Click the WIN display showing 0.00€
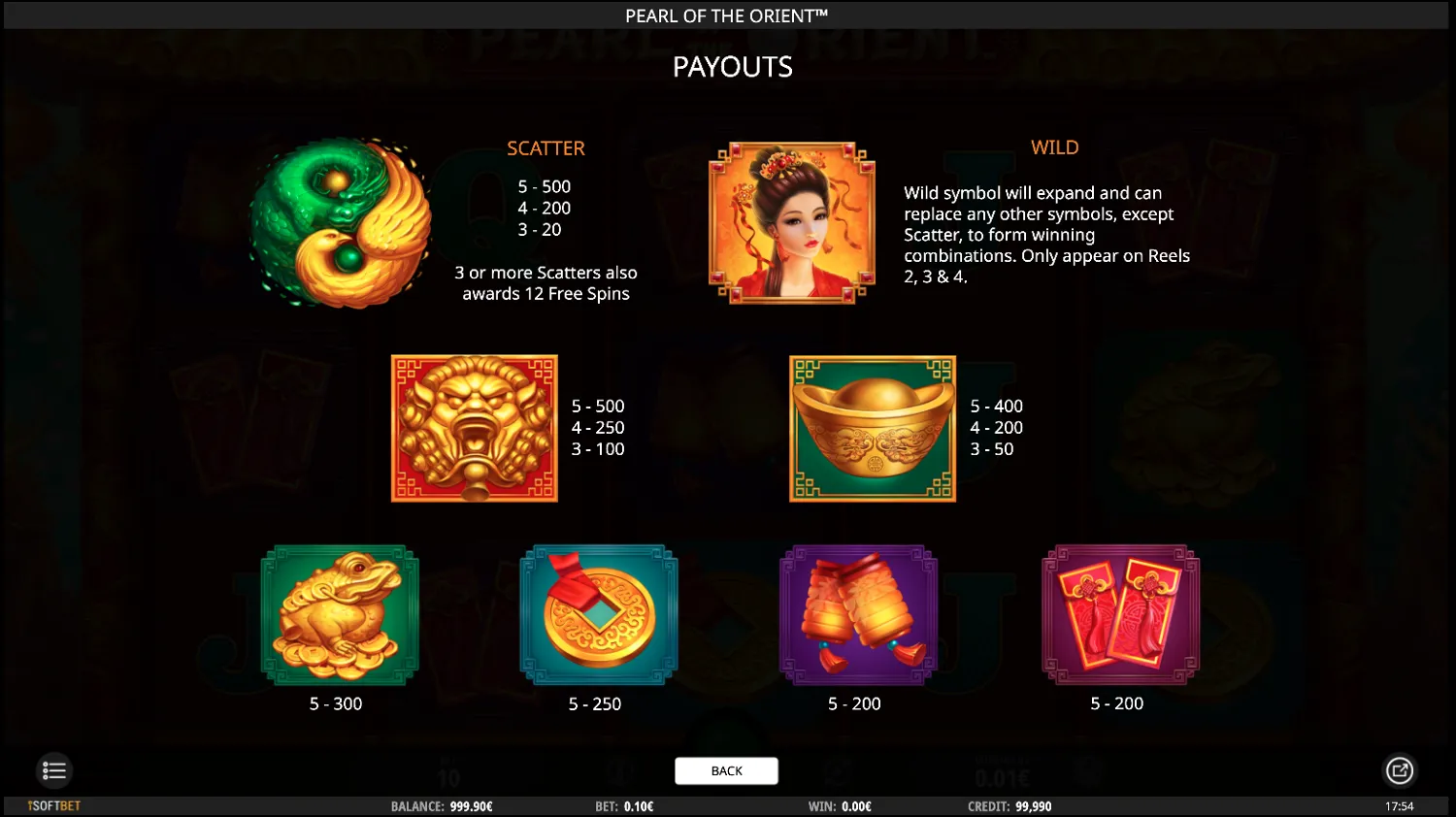Screen dimensions: 1456x817 [843, 805]
